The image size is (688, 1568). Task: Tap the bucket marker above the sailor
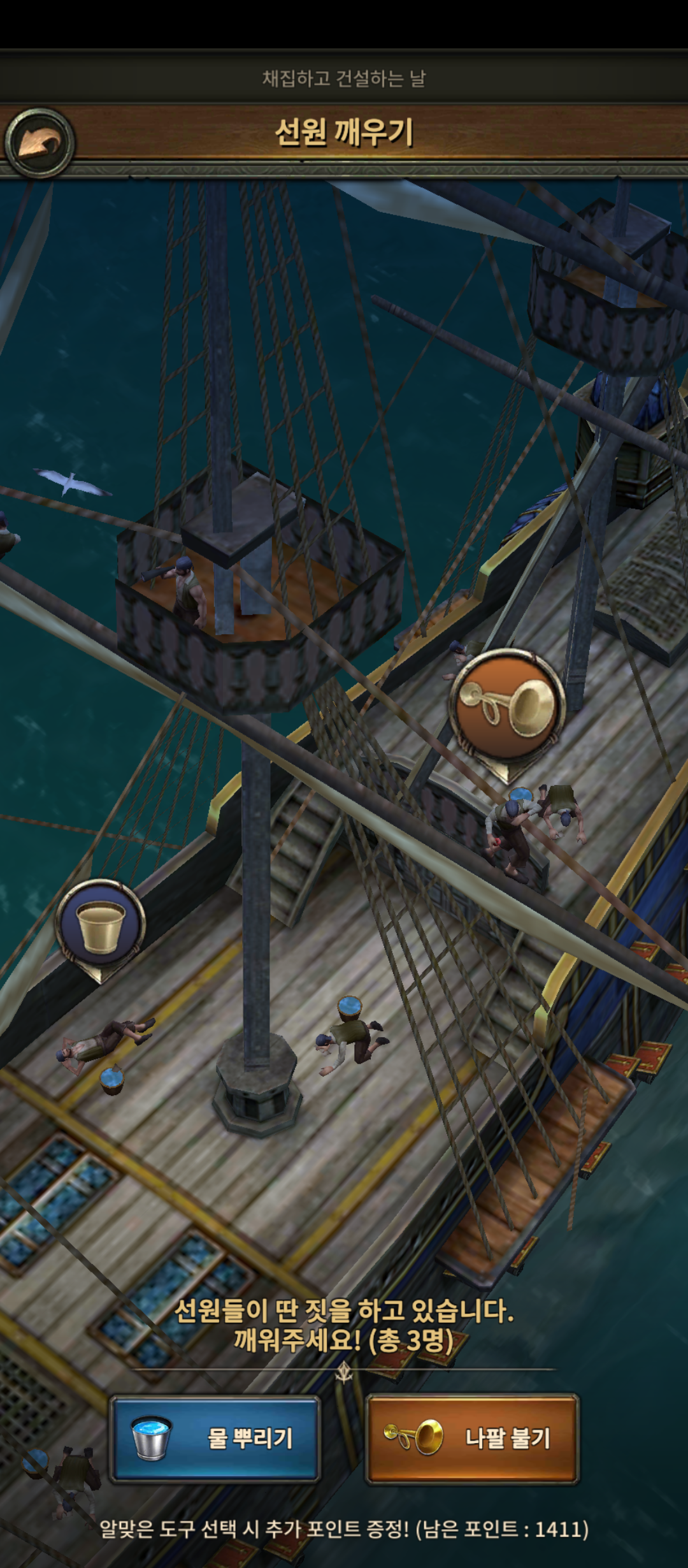point(100,923)
